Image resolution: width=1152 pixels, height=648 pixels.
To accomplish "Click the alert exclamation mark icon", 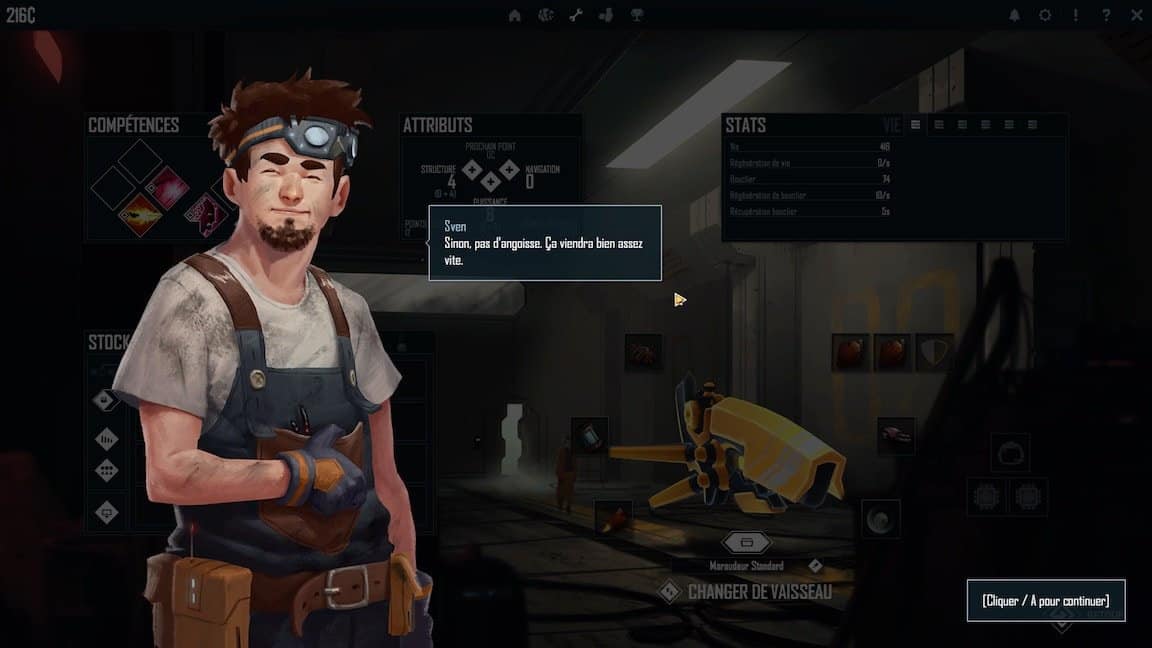I will click(1076, 15).
